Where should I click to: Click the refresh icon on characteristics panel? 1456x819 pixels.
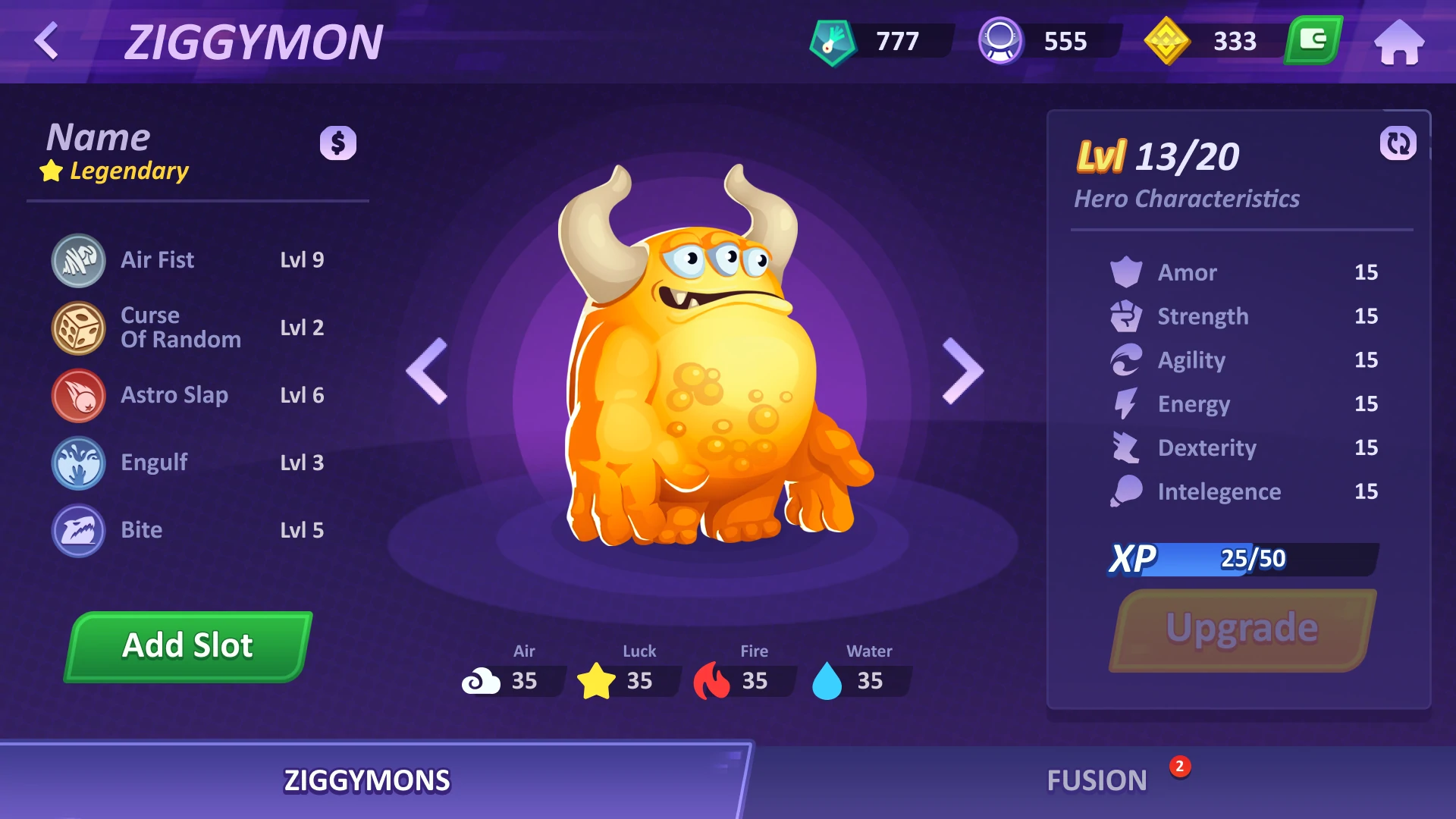(x=1398, y=143)
